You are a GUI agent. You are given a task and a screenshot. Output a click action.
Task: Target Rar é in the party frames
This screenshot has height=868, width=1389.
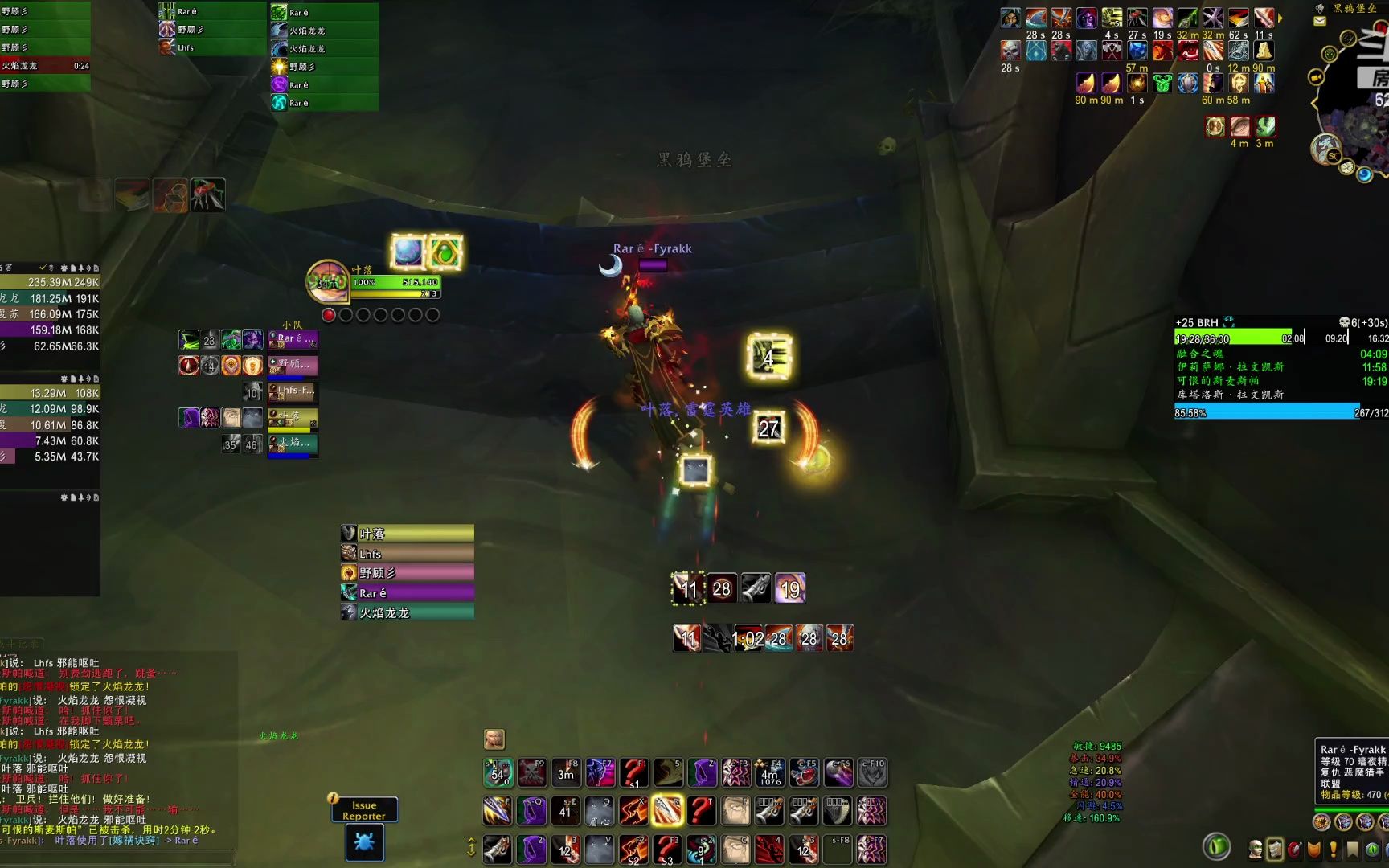[293, 340]
